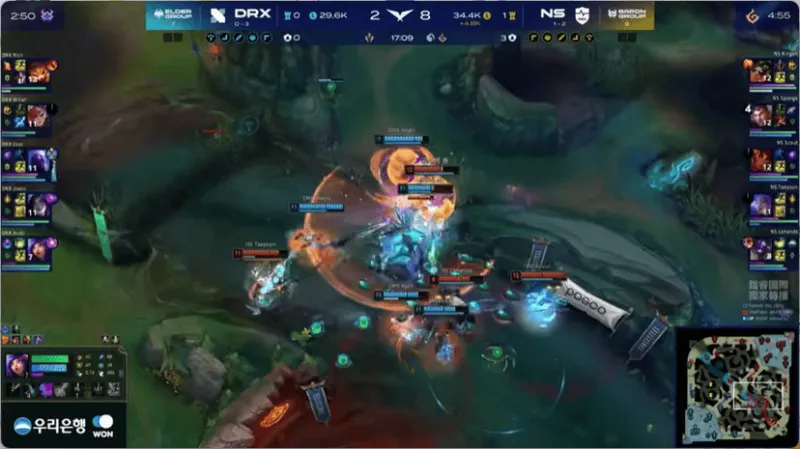The width and height of the screenshot is (800, 449).
Task: Click the selected champion's purple-haired portrait
Action: (17, 366)
